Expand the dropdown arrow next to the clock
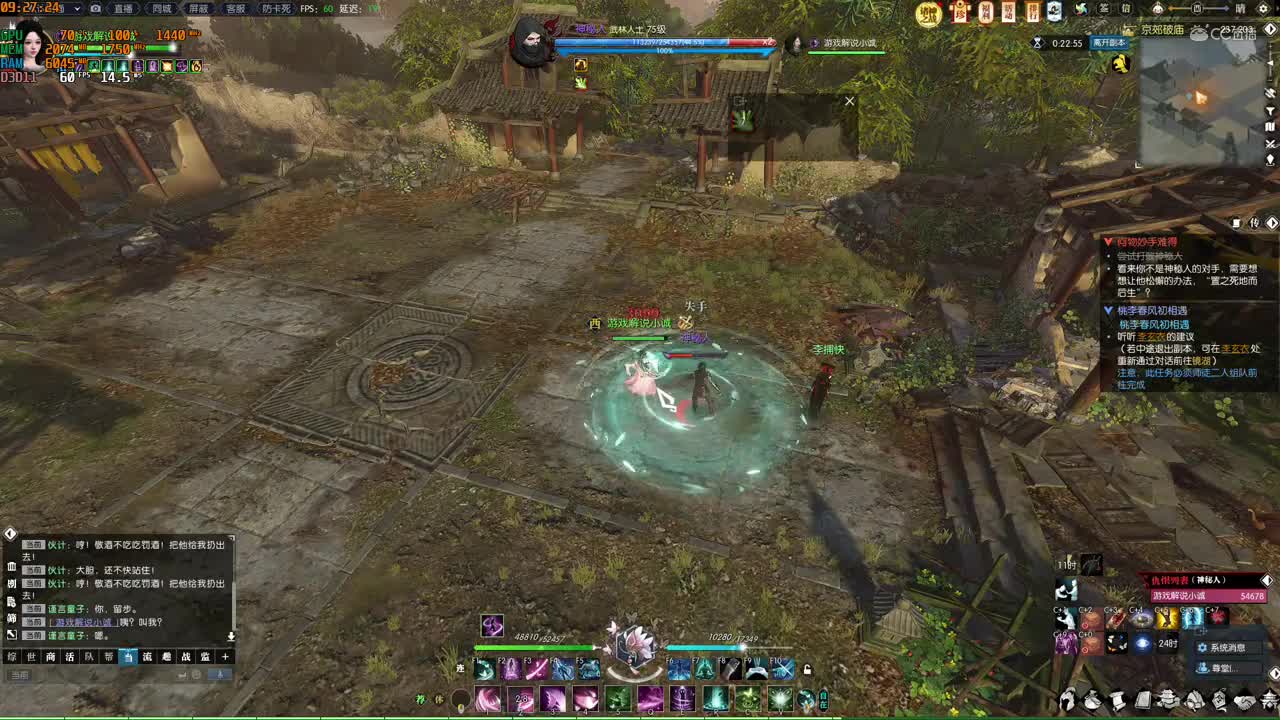The image size is (1280, 720). click(77, 8)
